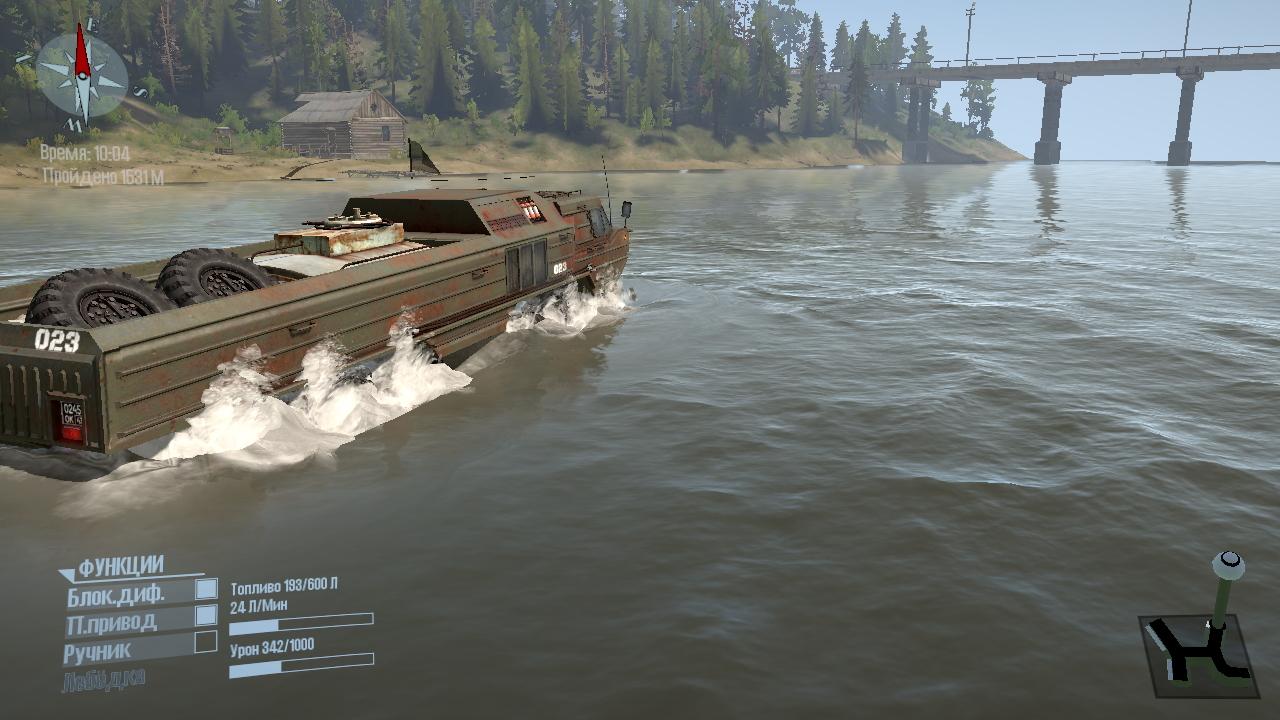Enable the Ручник handbrake

tap(206, 641)
